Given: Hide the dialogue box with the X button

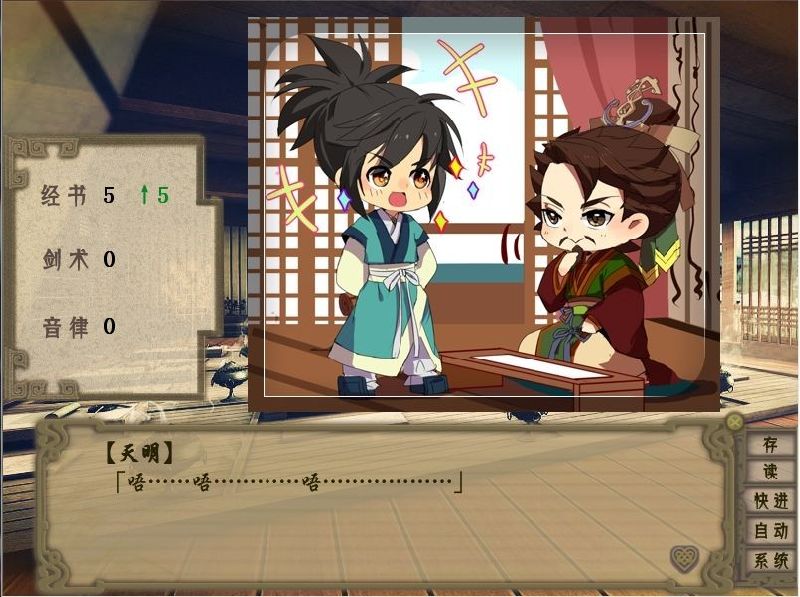Looking at the screenshot, I should pos(735,422).
